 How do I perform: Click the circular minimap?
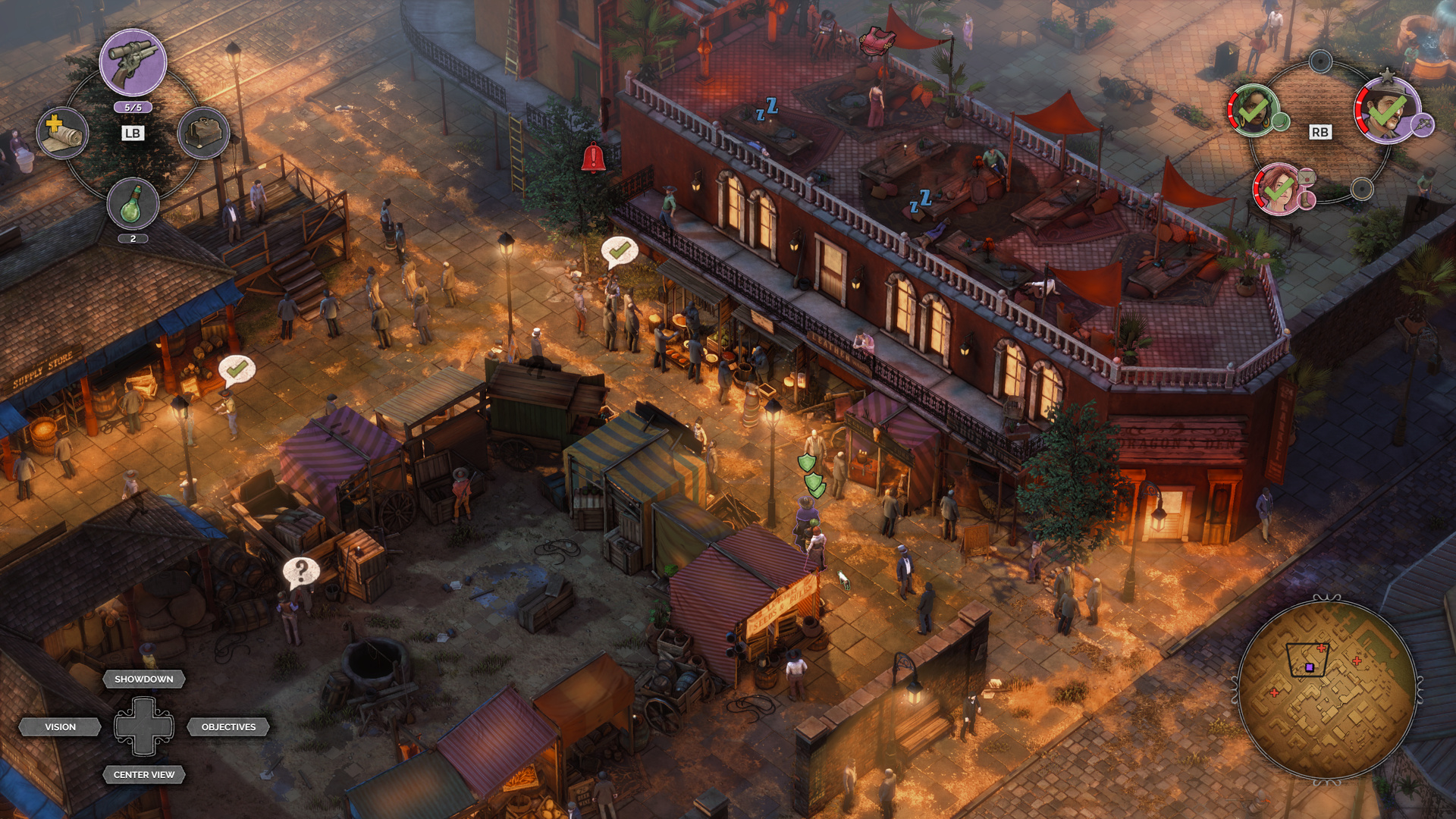point(1327,689)
